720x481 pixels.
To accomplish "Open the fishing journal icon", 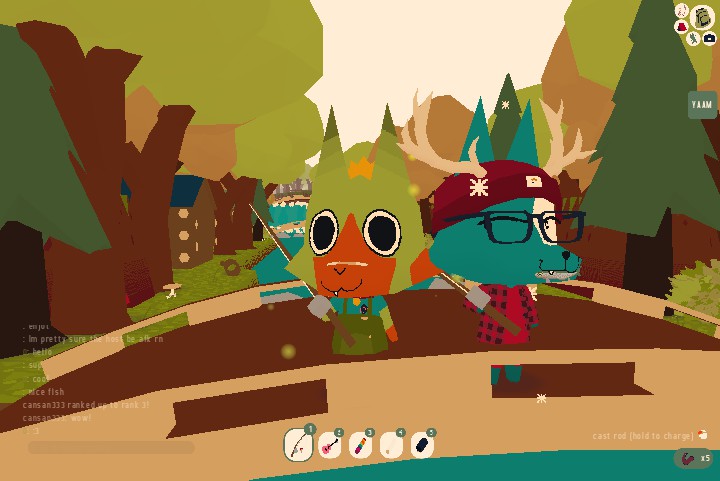I will coord(682,11).
